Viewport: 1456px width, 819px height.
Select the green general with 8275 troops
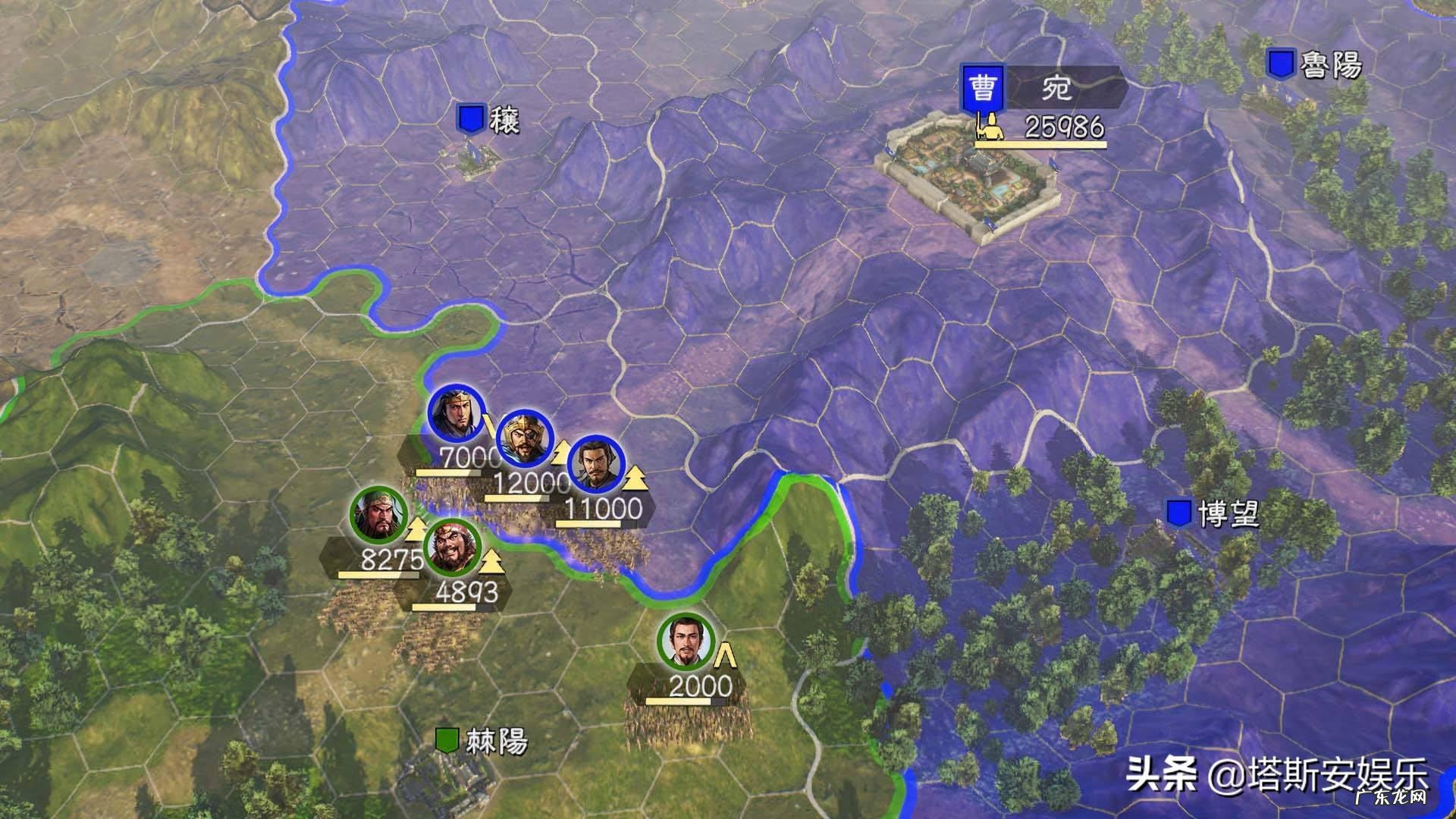pos(378,514)
